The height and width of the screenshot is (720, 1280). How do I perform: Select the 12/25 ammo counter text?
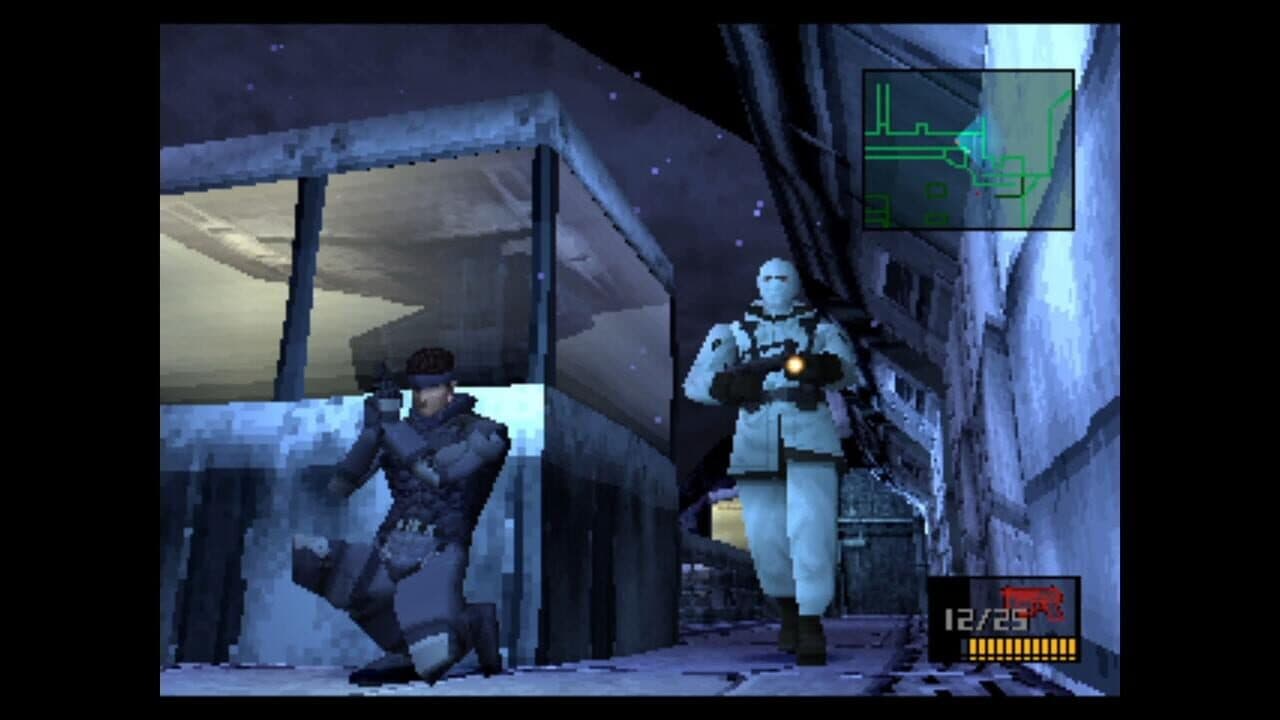click(x=983, y=618)
